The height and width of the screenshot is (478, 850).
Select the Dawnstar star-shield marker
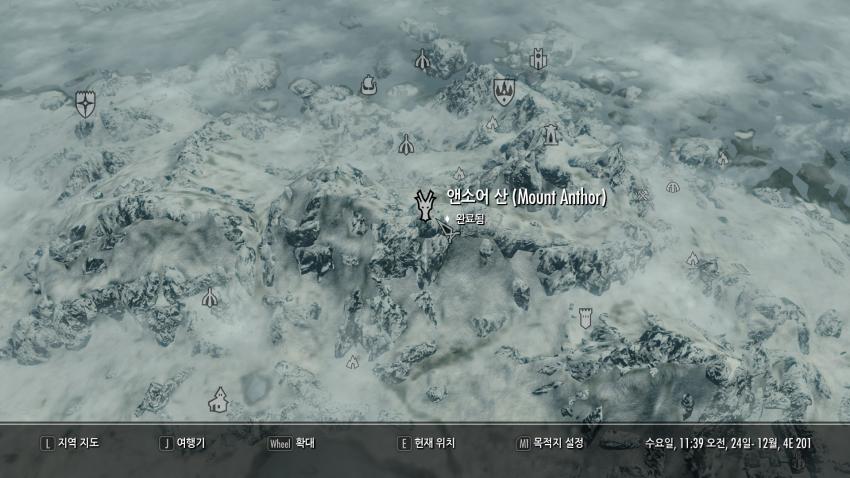point(86,103)
